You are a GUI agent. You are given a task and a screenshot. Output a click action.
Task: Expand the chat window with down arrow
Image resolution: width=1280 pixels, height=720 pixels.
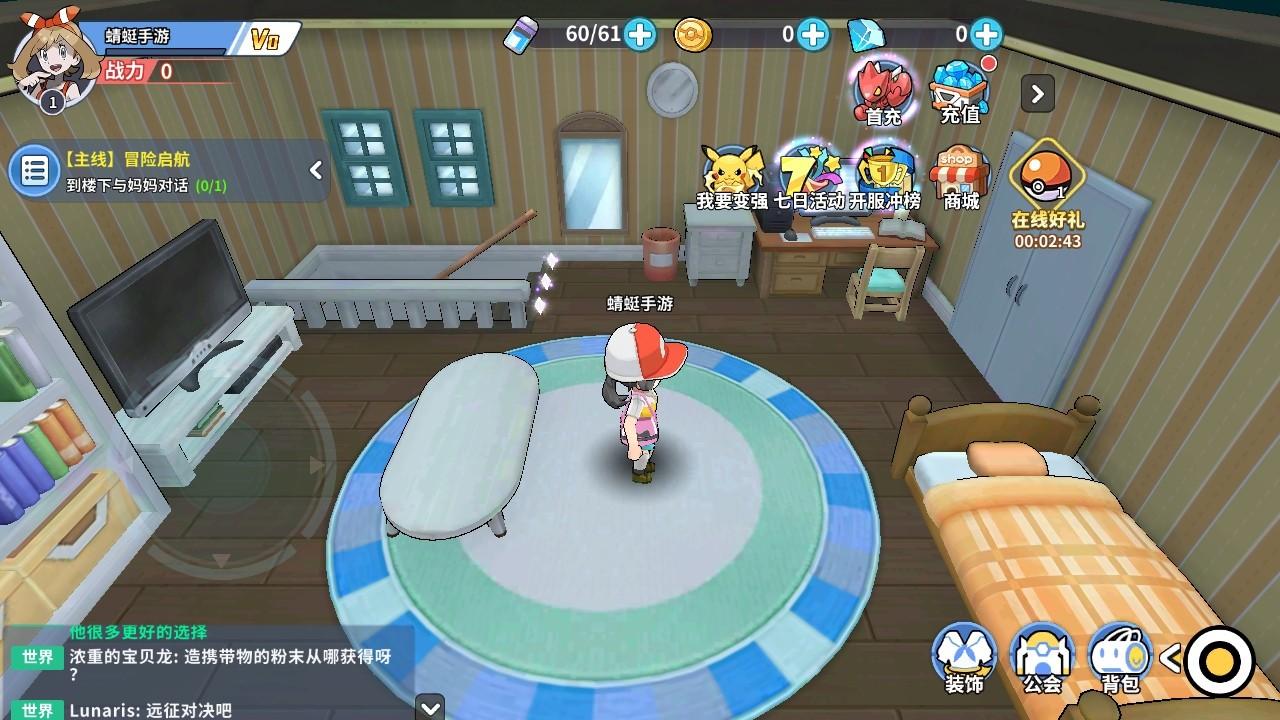(428, 709)
